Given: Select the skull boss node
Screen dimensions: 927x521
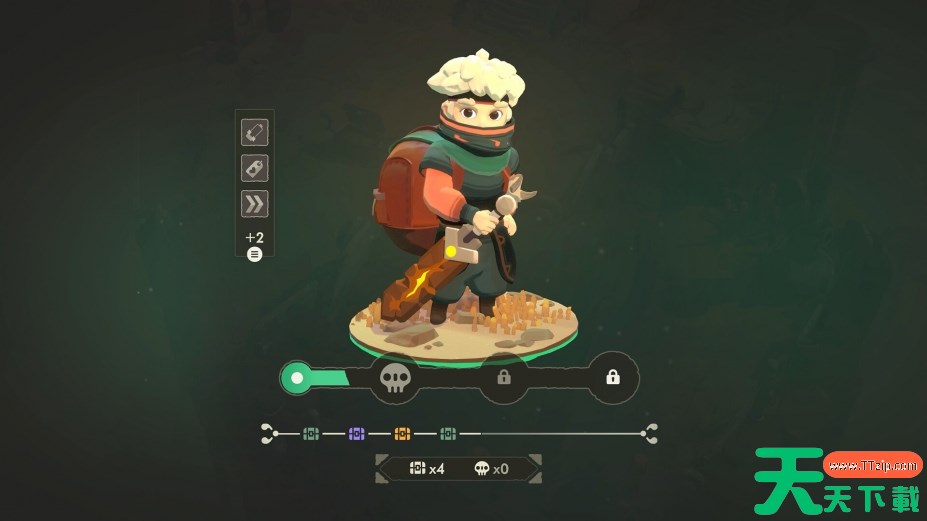Looking at the screenshot, I should tap(395, 379).
